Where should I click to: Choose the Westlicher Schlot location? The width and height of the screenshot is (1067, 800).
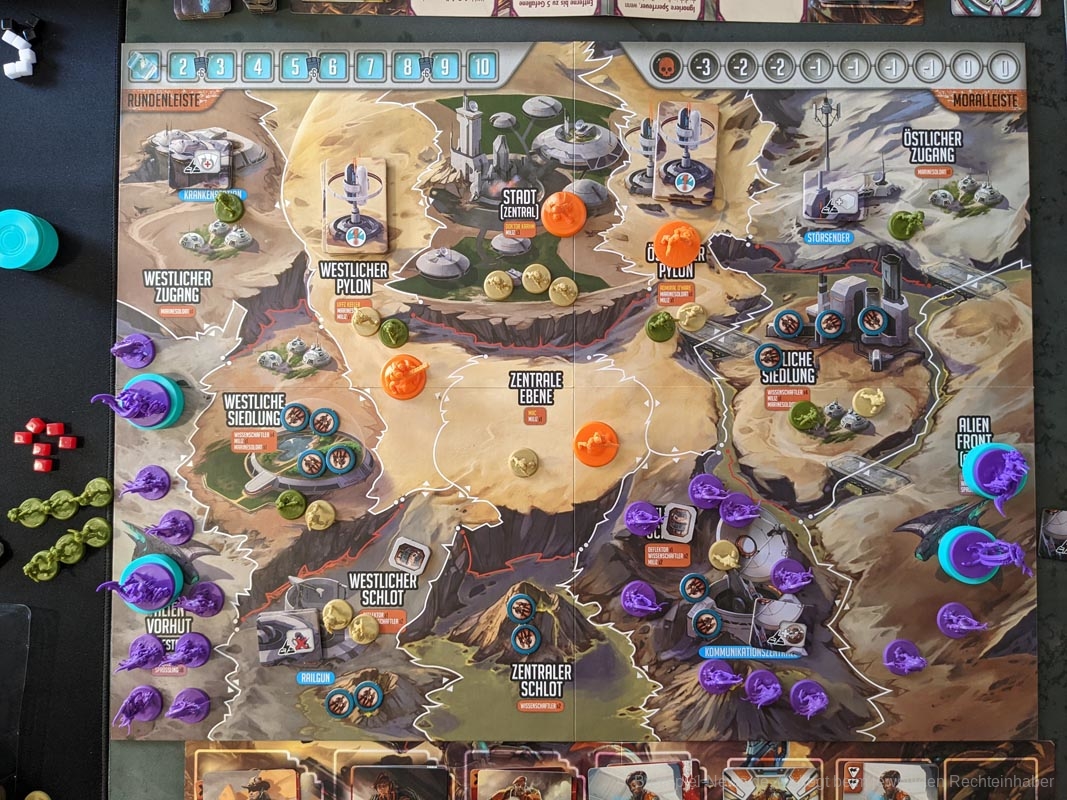381,588
